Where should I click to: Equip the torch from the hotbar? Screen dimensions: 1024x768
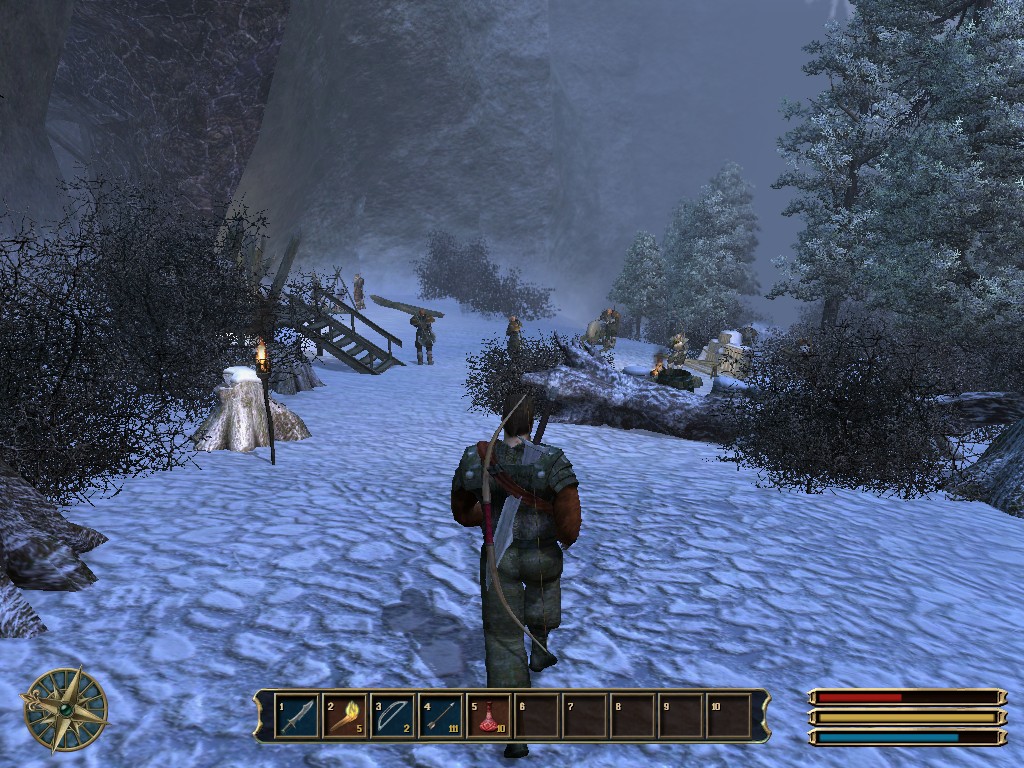345,716
